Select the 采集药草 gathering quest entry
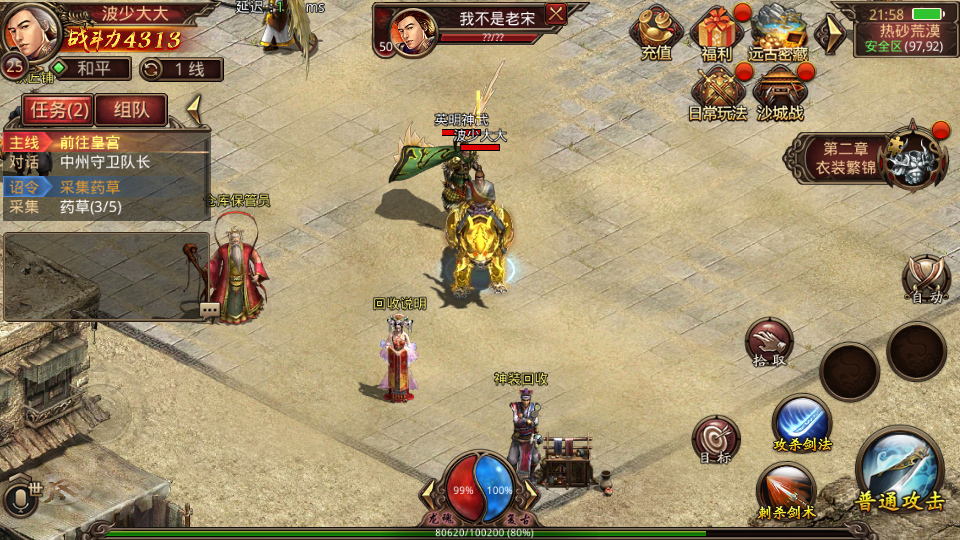 click(107, 186)
